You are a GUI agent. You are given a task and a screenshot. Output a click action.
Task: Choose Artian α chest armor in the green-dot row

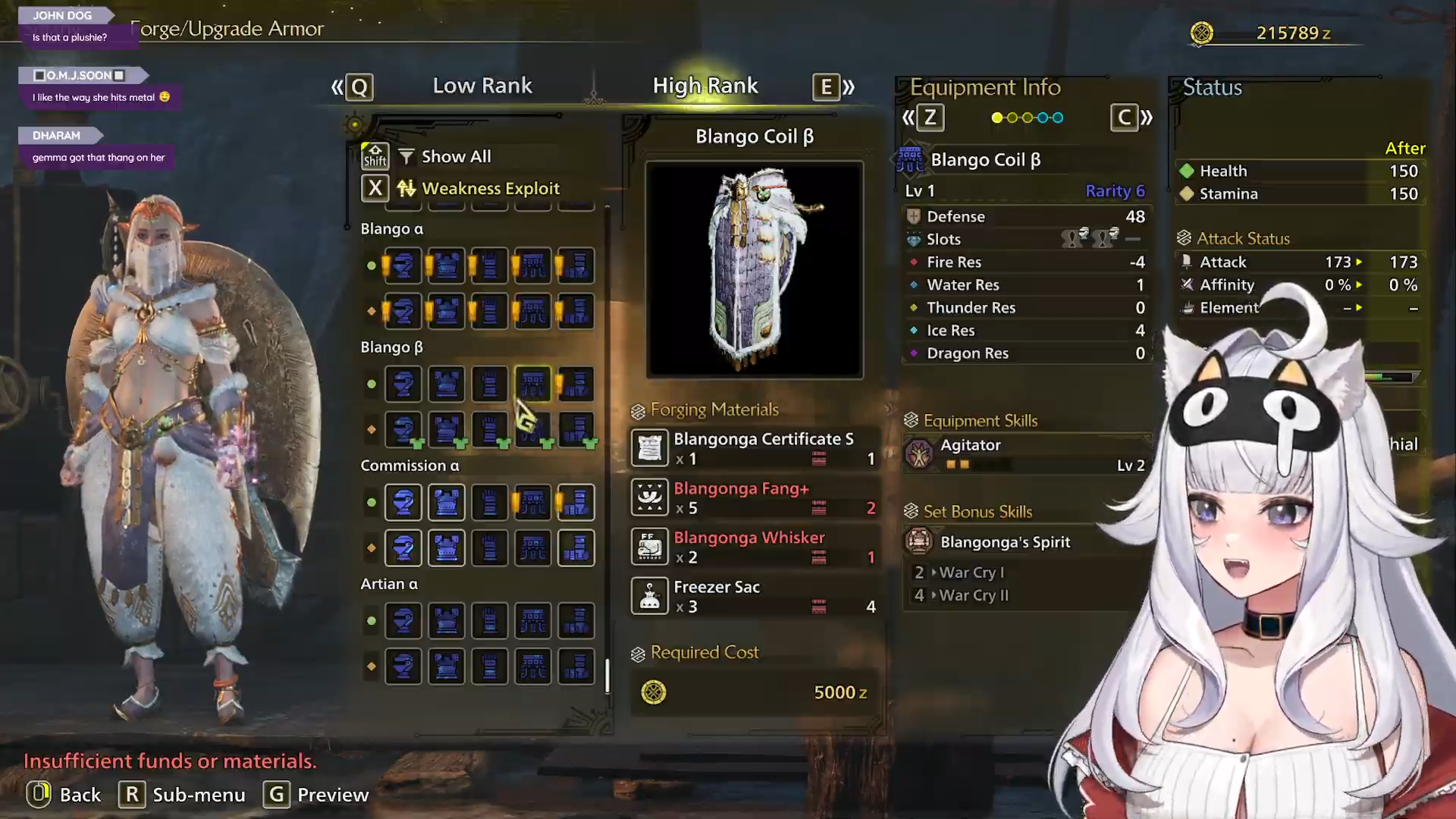point(447,620)
